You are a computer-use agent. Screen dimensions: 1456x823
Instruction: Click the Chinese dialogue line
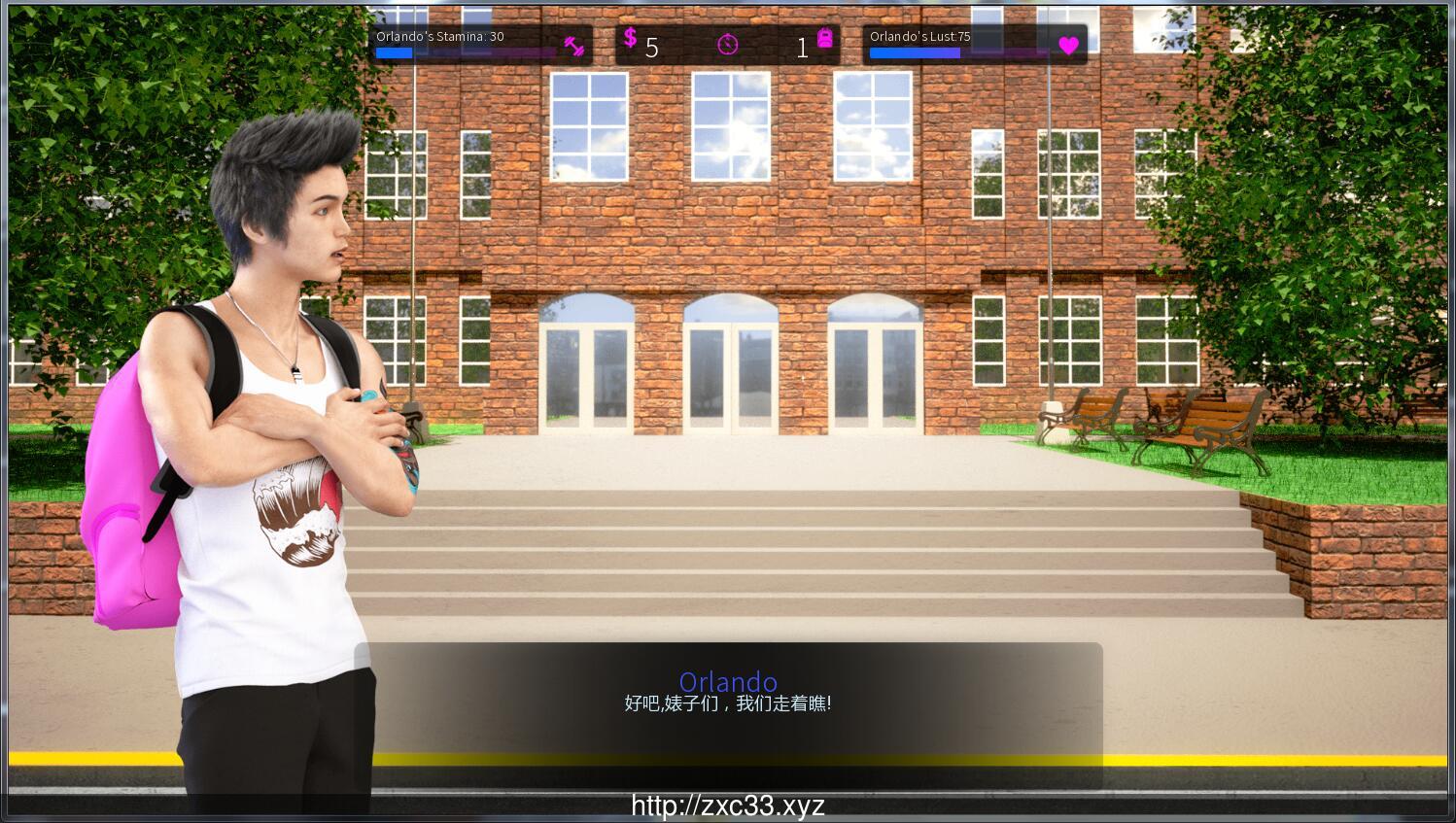click(728, 702)
